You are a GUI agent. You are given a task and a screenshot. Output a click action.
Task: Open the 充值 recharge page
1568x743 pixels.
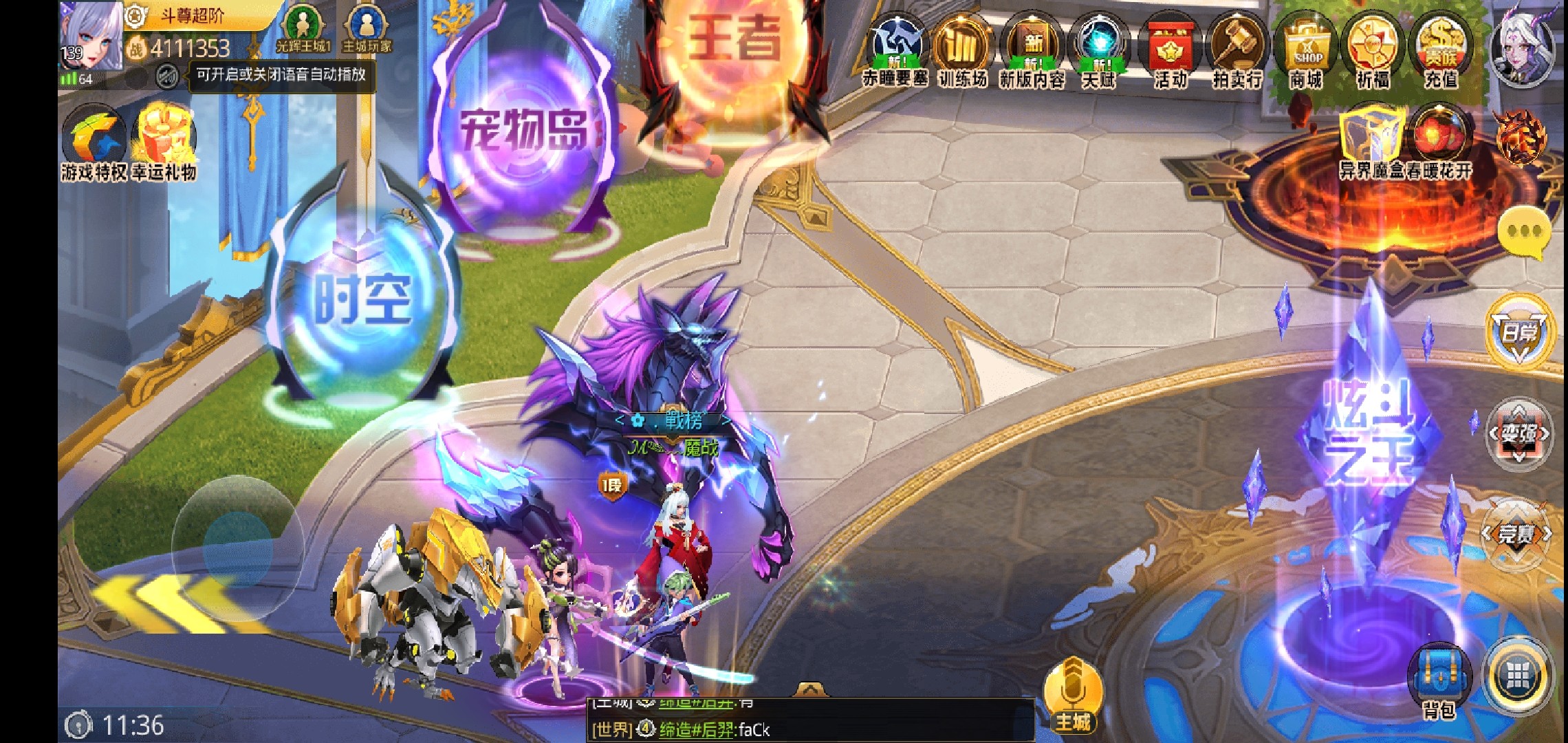click(1441, 52)
